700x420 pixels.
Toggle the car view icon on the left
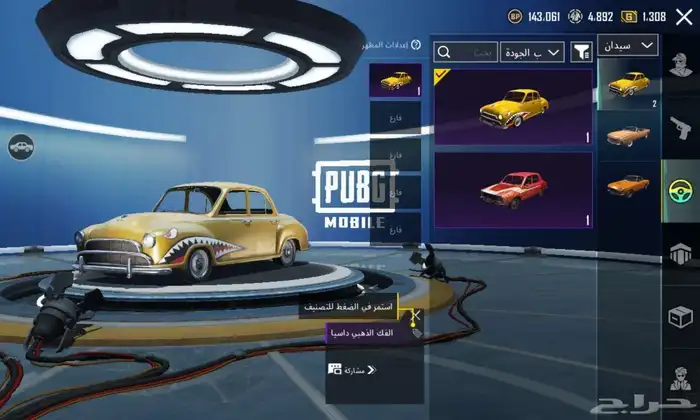click(x=19, y=147)
